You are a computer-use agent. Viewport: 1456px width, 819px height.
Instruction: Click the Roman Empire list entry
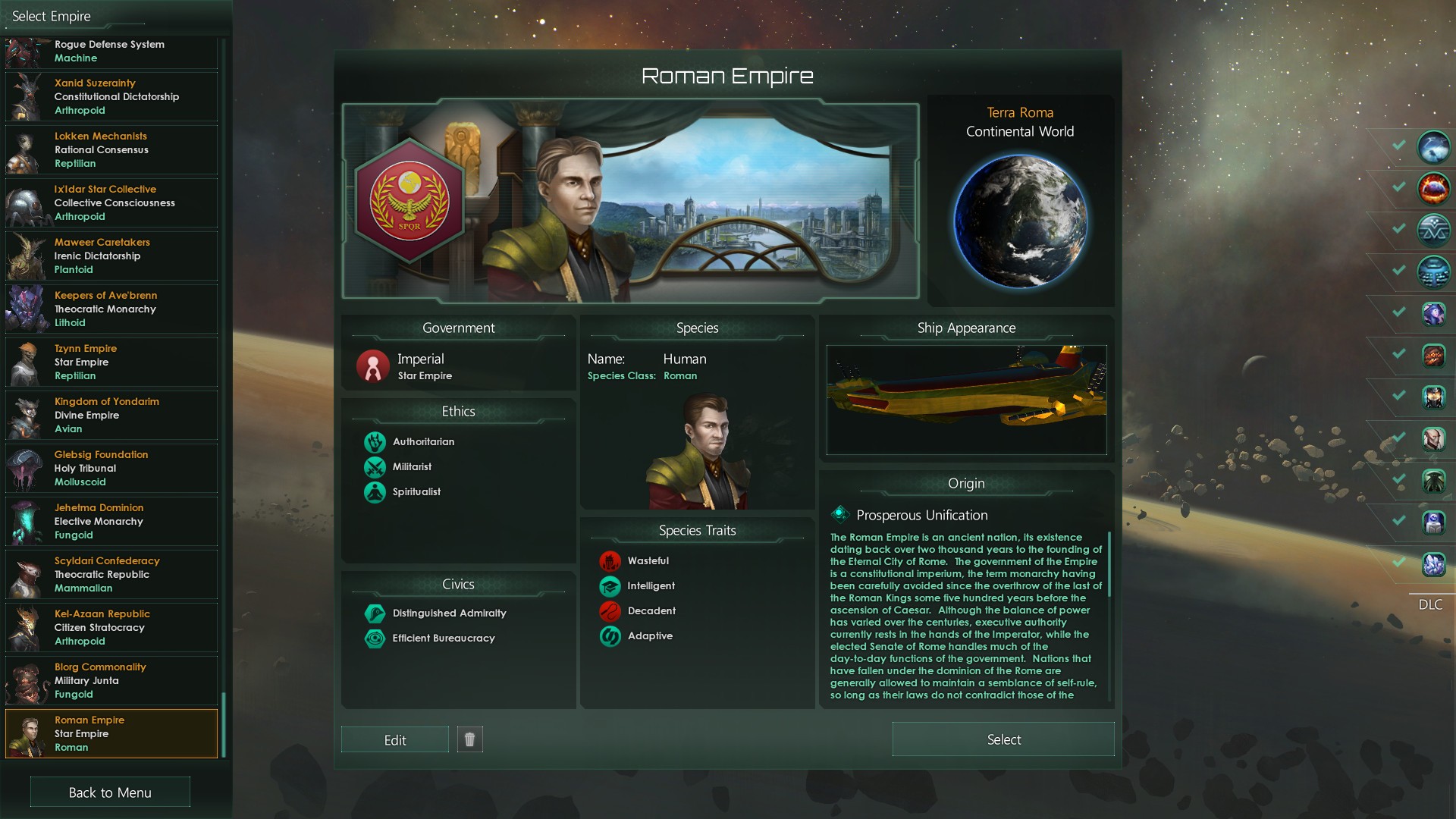(111, 733)
